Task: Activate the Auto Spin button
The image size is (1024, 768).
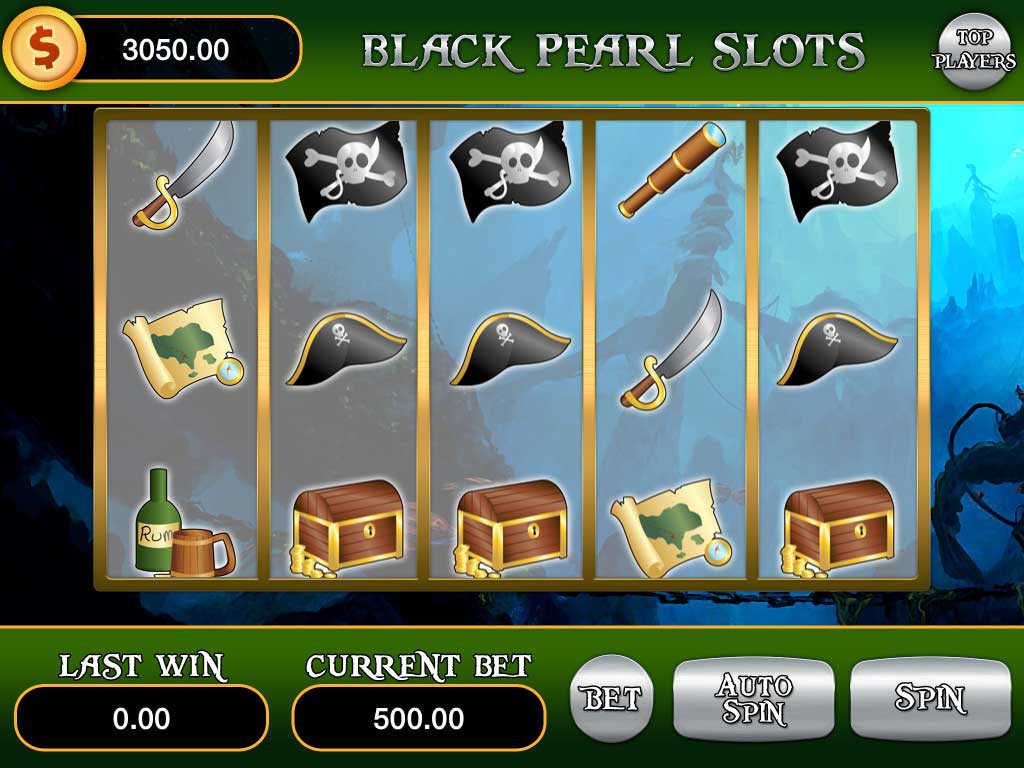Action: pyautogui.click(x=753, y=698)
